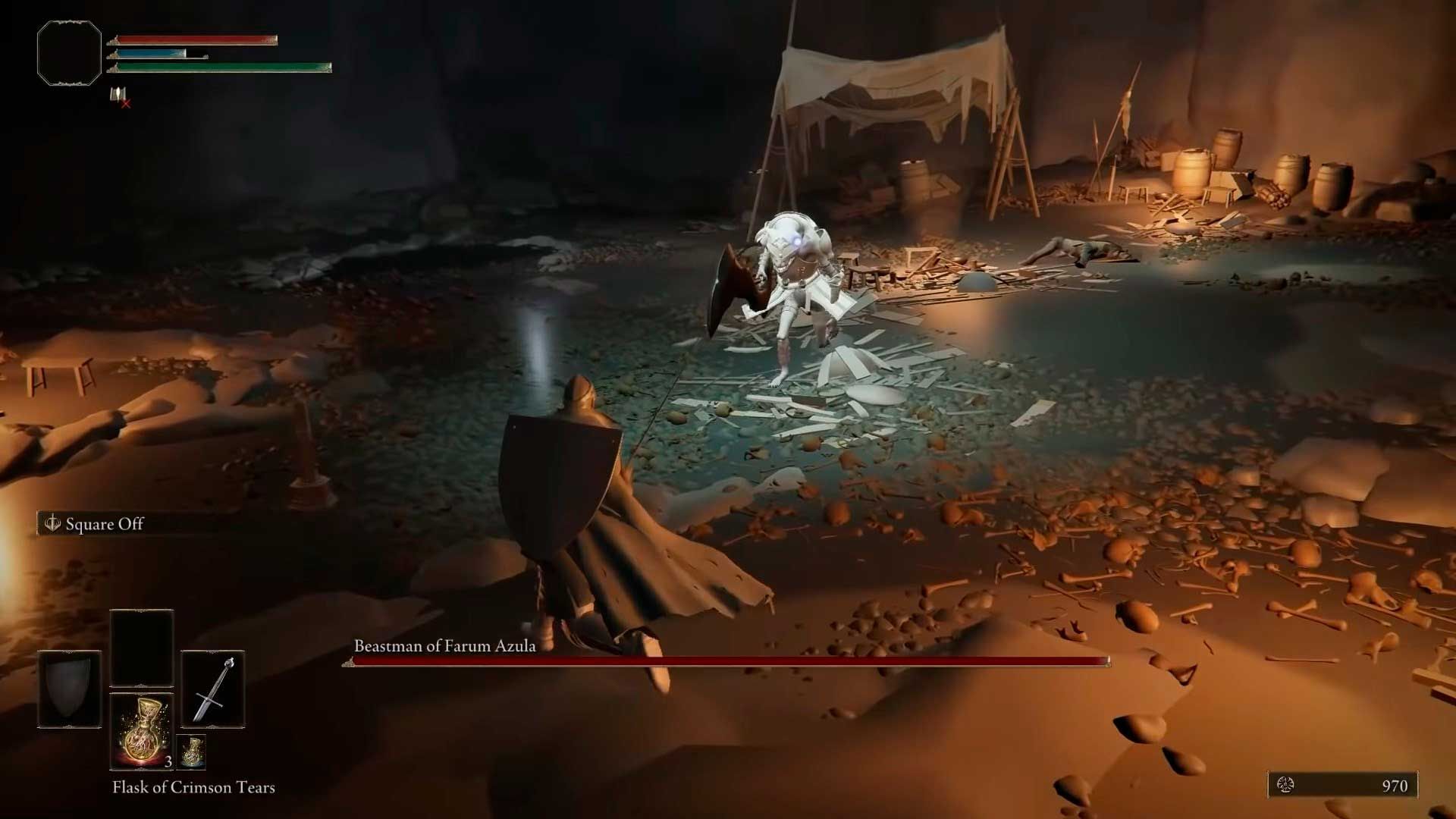Screen dimensions: 1456x819
Task: Select the Flask of Crimson Tears slot
Action: click(142, 731)
